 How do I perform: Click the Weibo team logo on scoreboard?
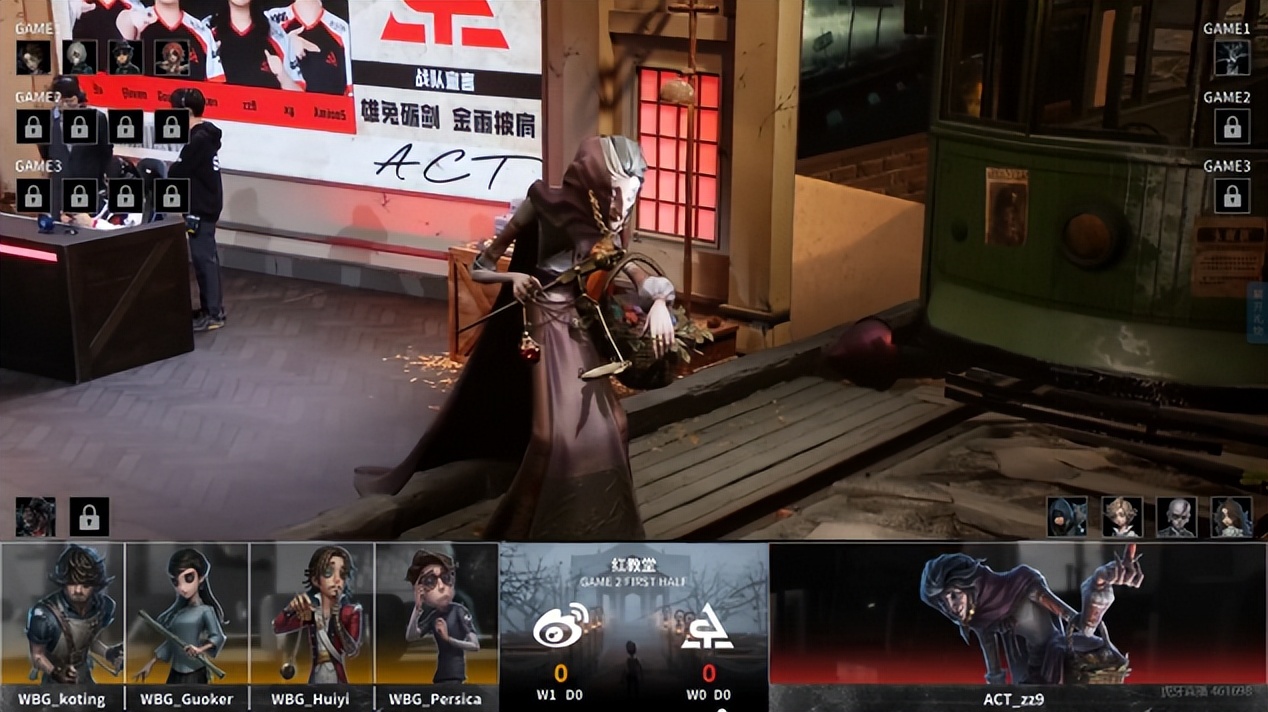pos(560,626)
